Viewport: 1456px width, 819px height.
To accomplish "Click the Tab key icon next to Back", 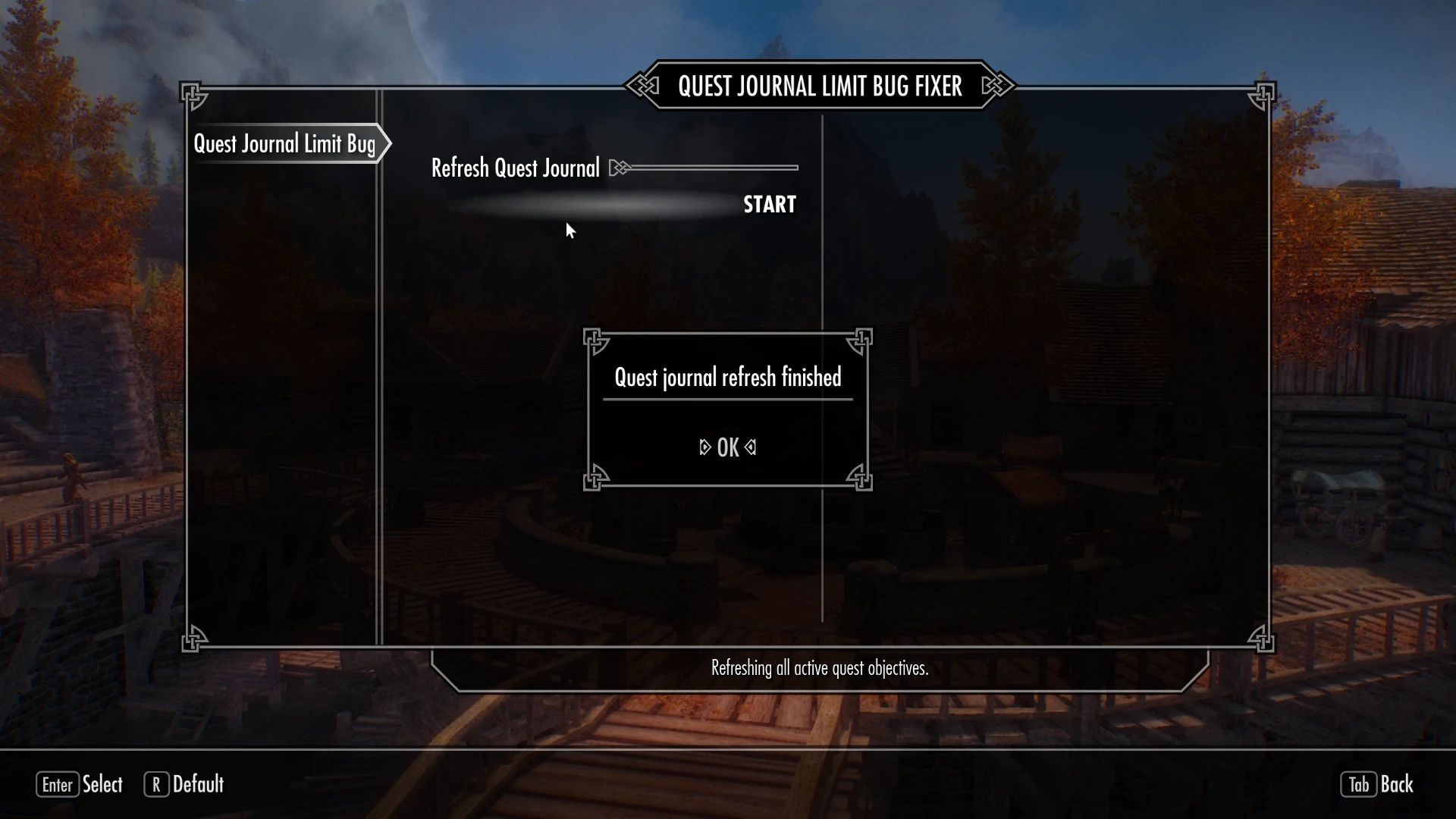I will [1359, 785].
